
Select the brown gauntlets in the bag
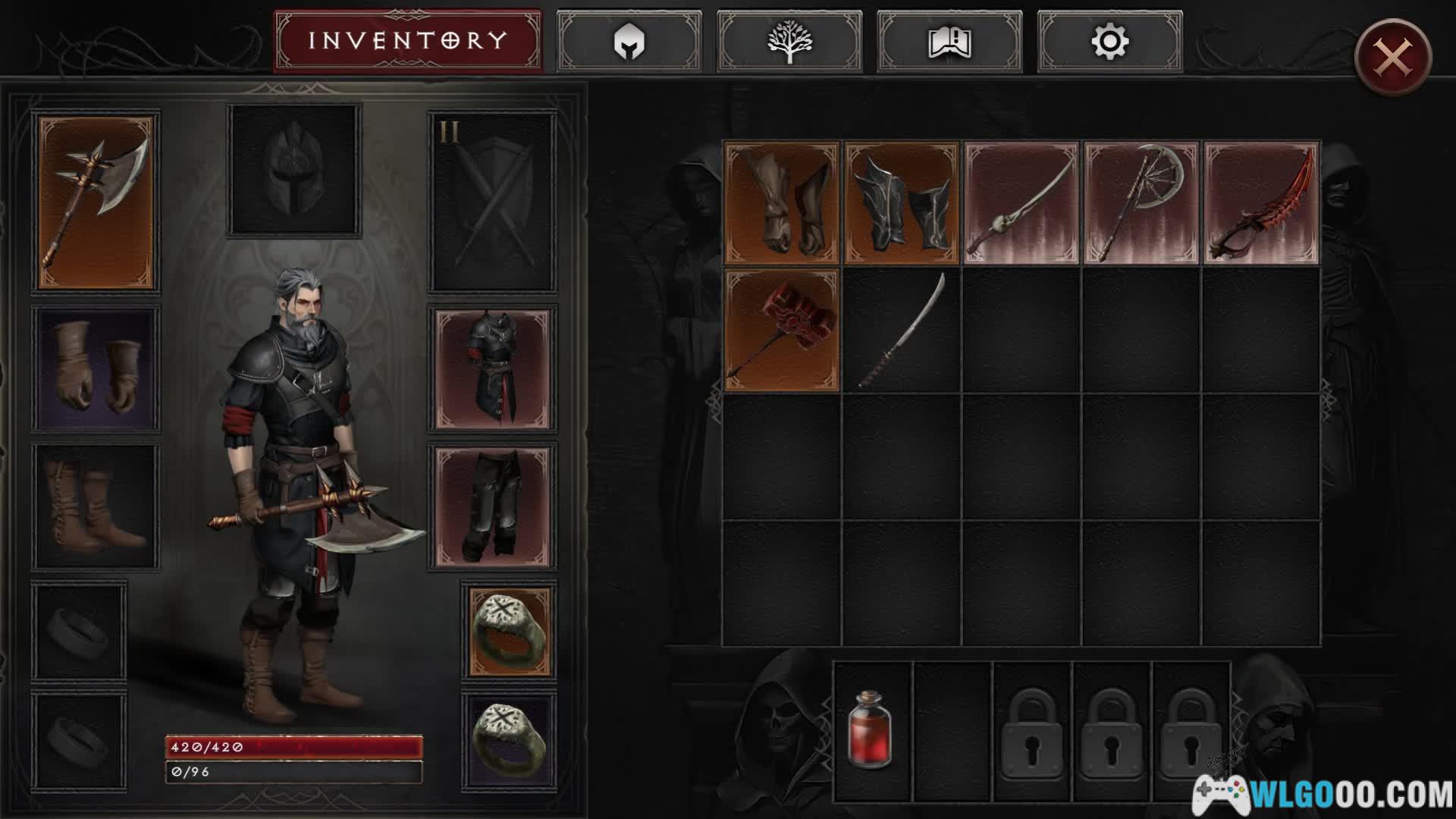pyautogui.click(x=782, y=202)
